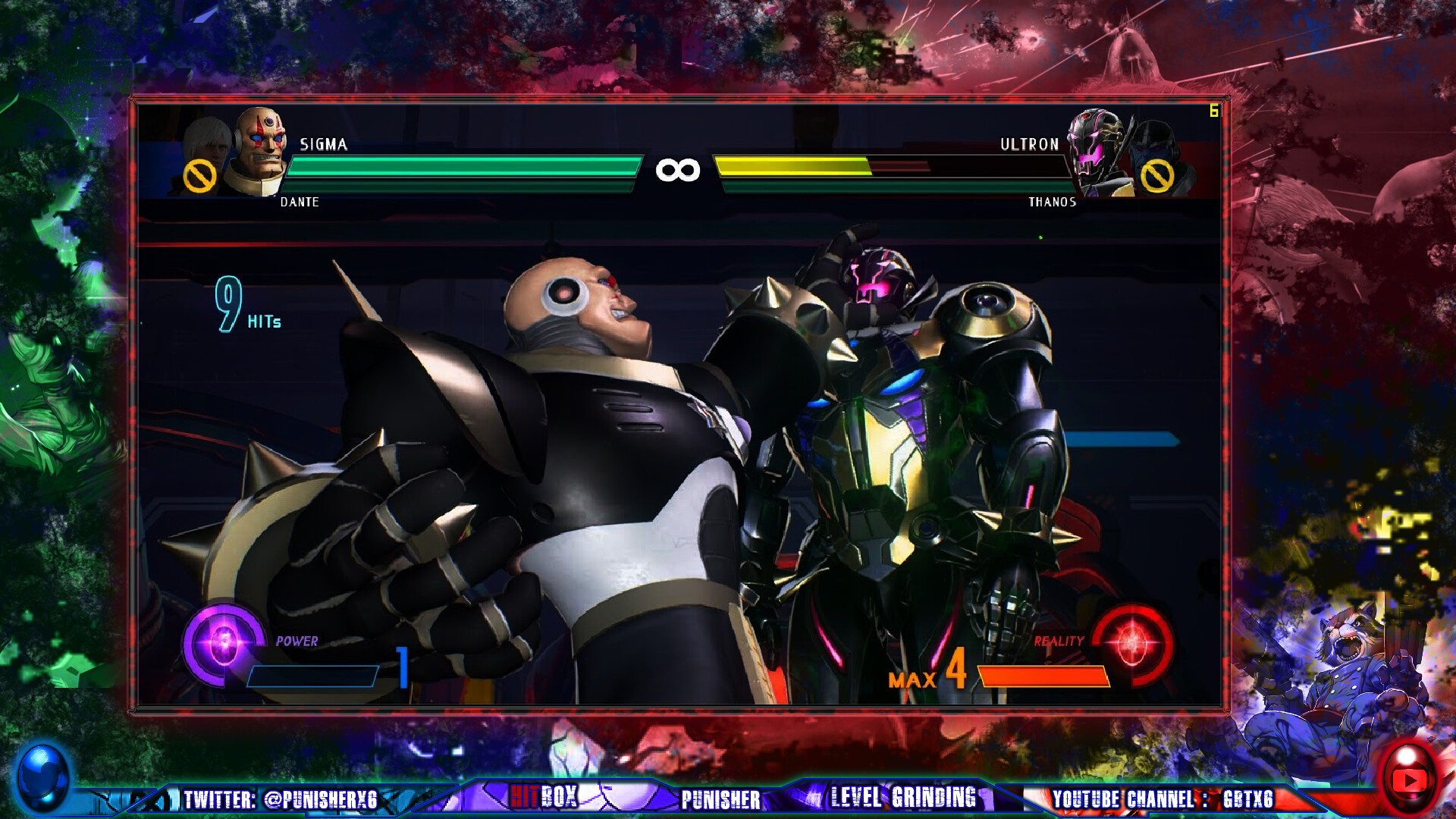This screenshot has width=1456, height=819.
Task: Activate the purple Power Stone icon
Action: [x=223, y=644]
